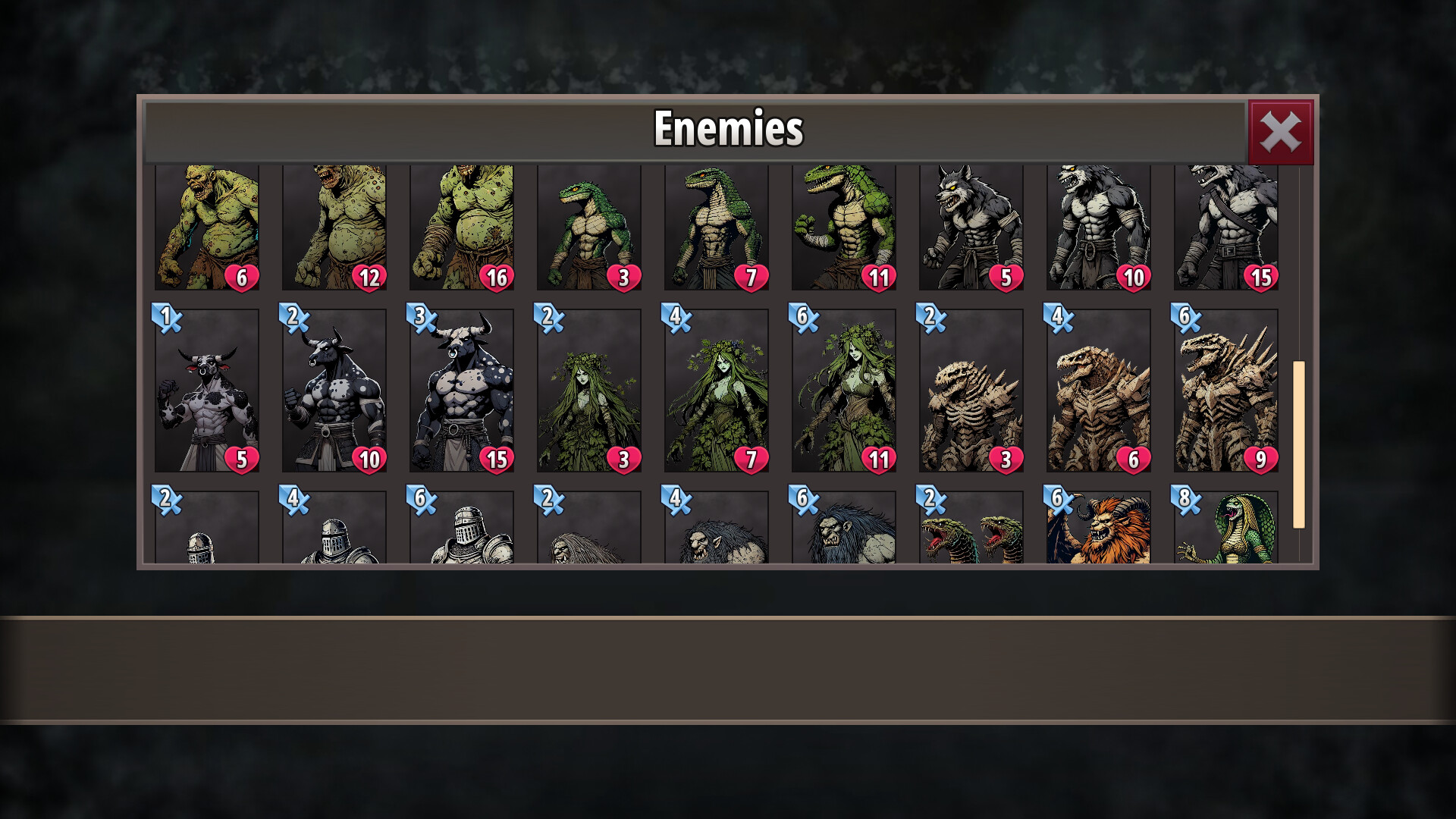Viewport: 1456px width, 819px height.
Task: Select the werewolf card with 5 health
Action: coord(971,227)
